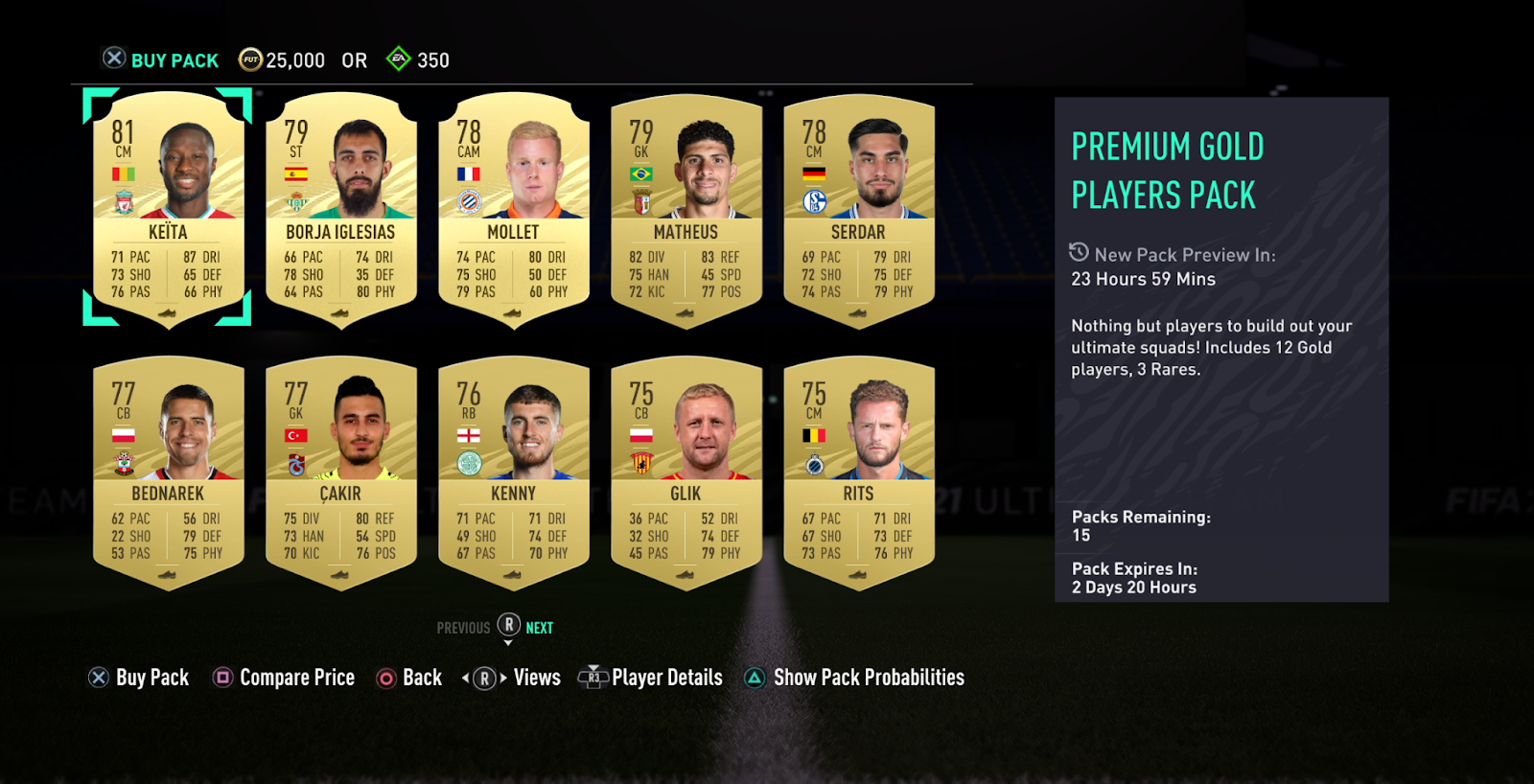This screenshot has width=1534, height=784.
Task: Select Mollet's player card
Action: click(x=514, y=211)
